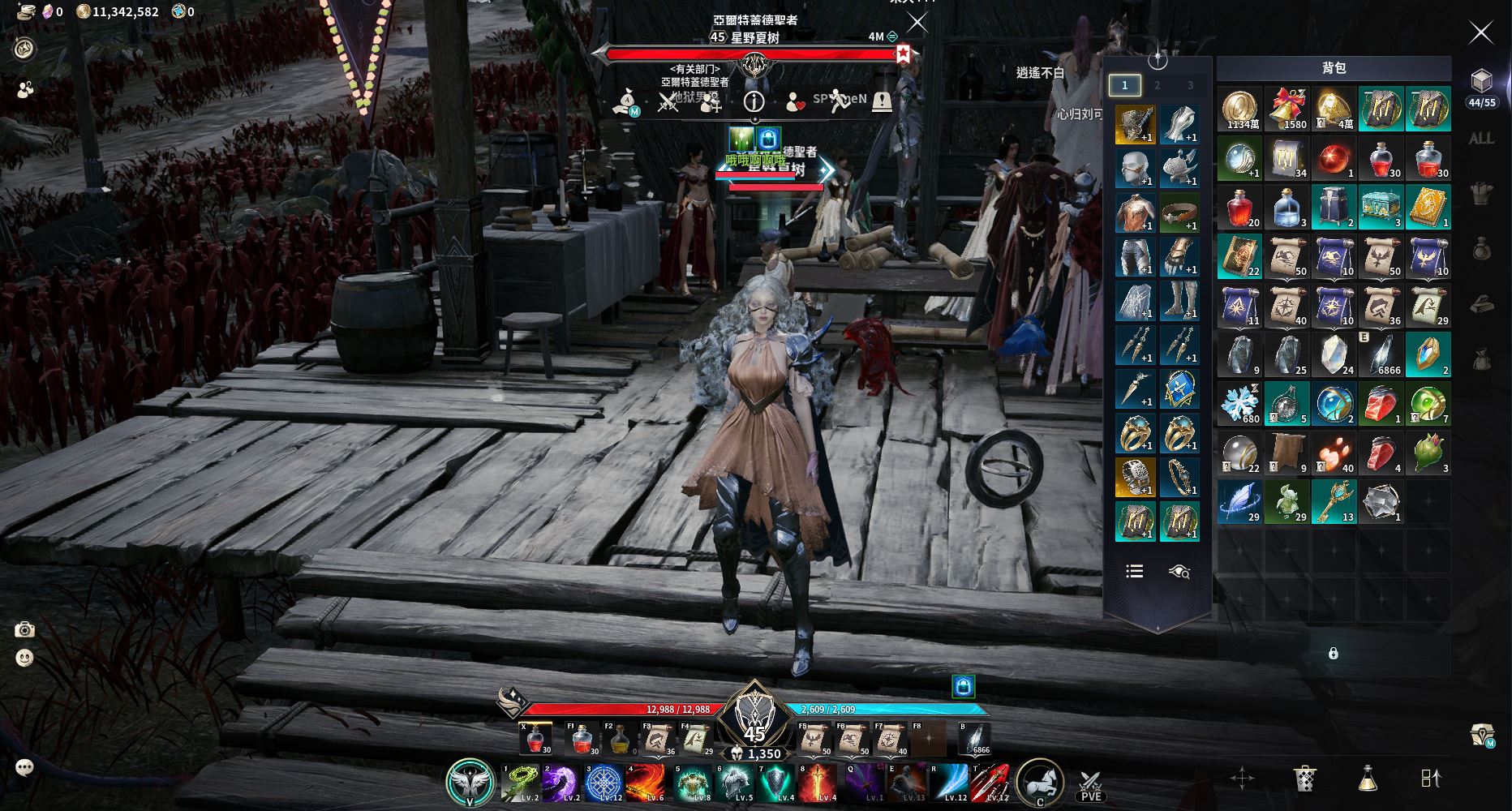Switch to equipment preset tab 2

1158,85
